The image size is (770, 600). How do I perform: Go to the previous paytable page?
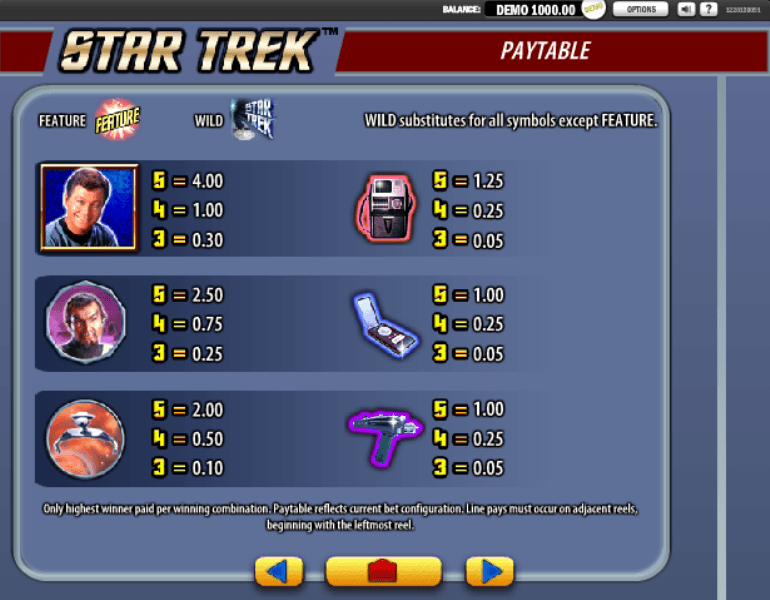(x=279, y=571)
